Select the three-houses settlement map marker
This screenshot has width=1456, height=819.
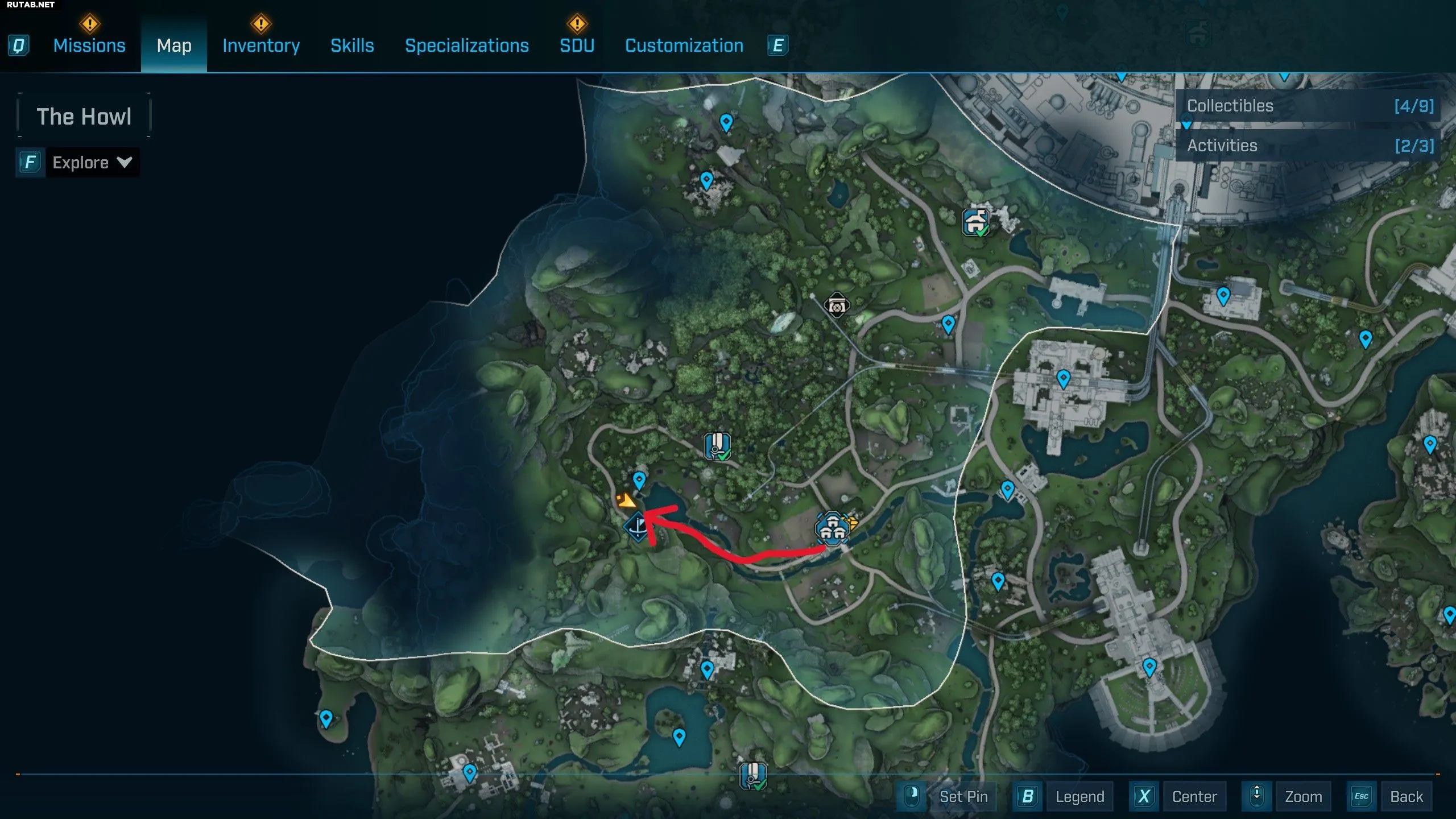click(x=833, y=529)
